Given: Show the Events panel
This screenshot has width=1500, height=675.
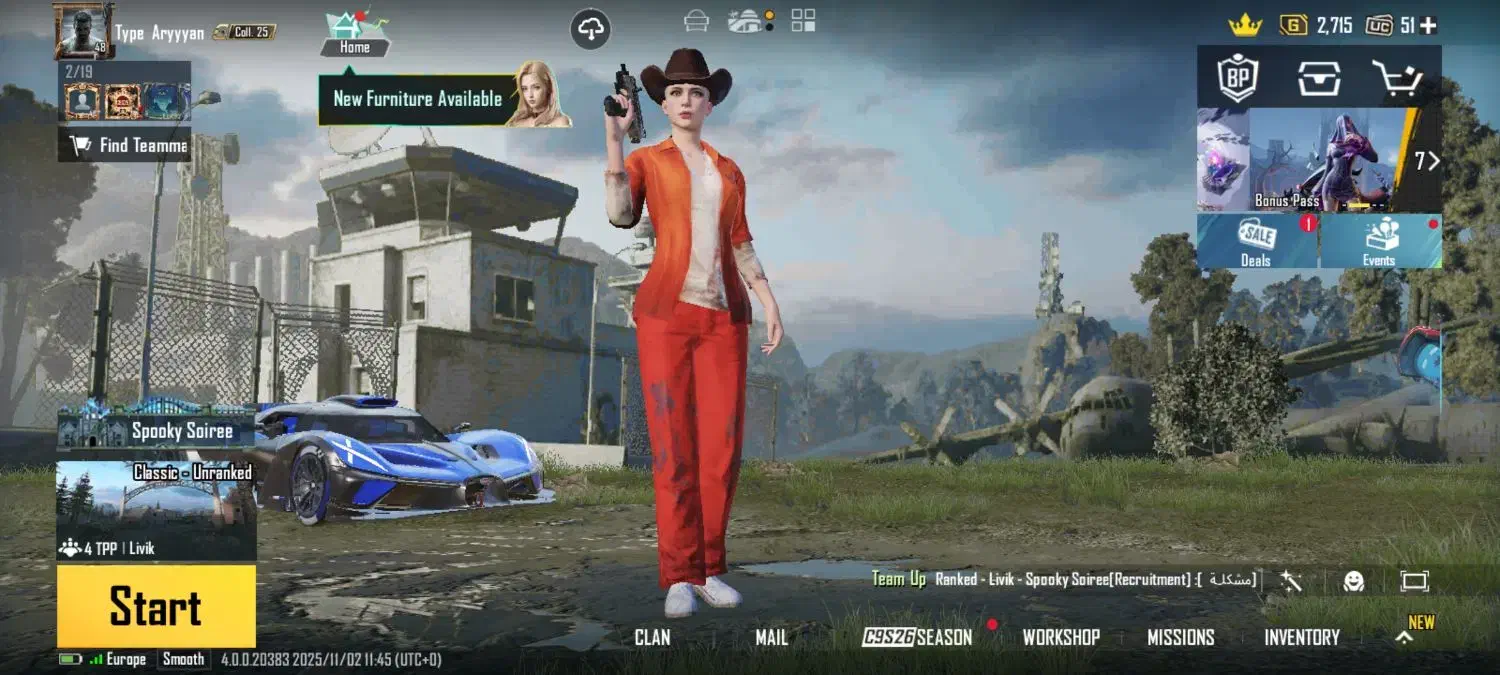Looking at the screenshot, I should coord(1380,242).
